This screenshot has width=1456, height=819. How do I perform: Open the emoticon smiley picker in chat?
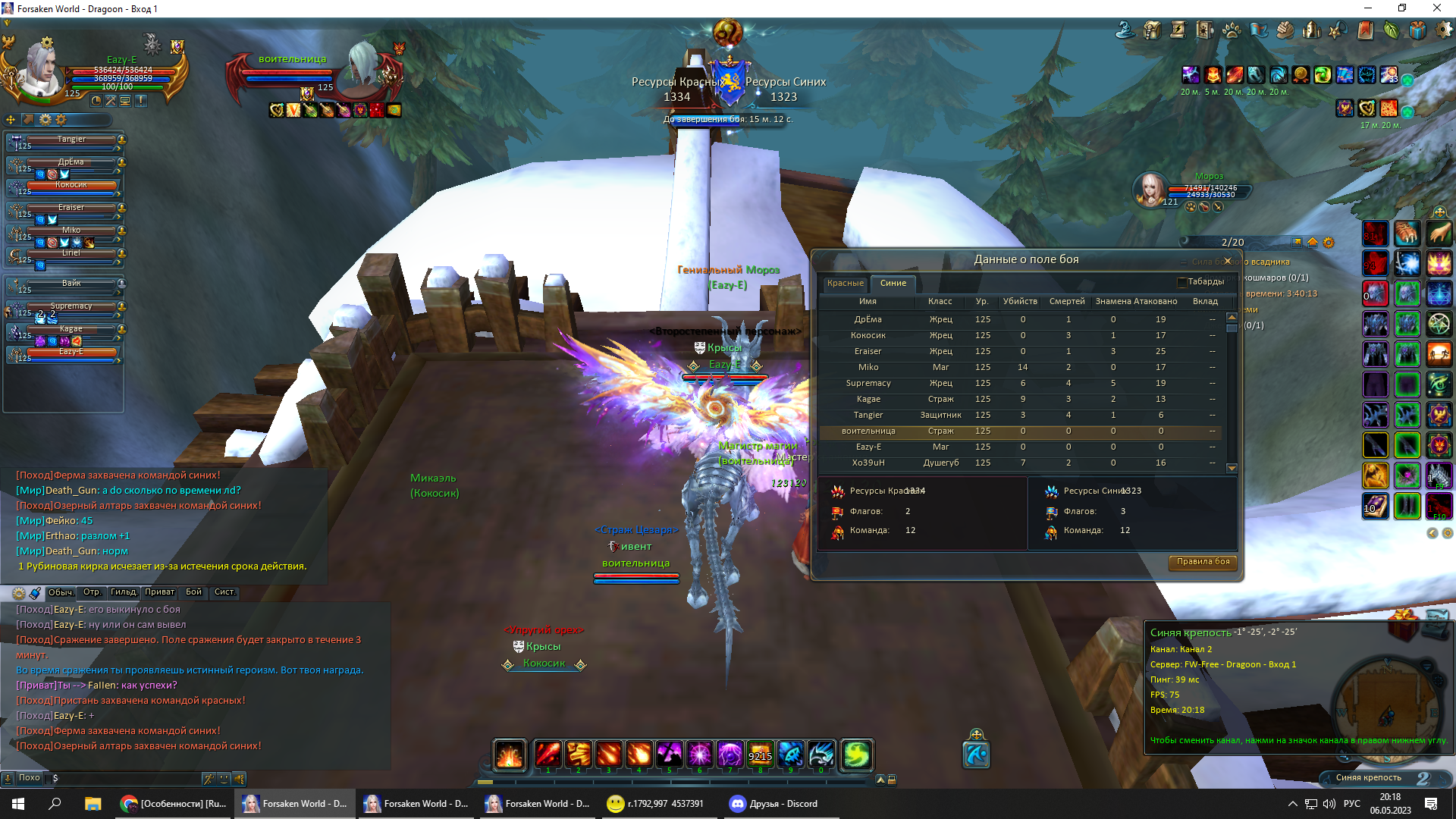pyautogui.click(x=224, y=778)
